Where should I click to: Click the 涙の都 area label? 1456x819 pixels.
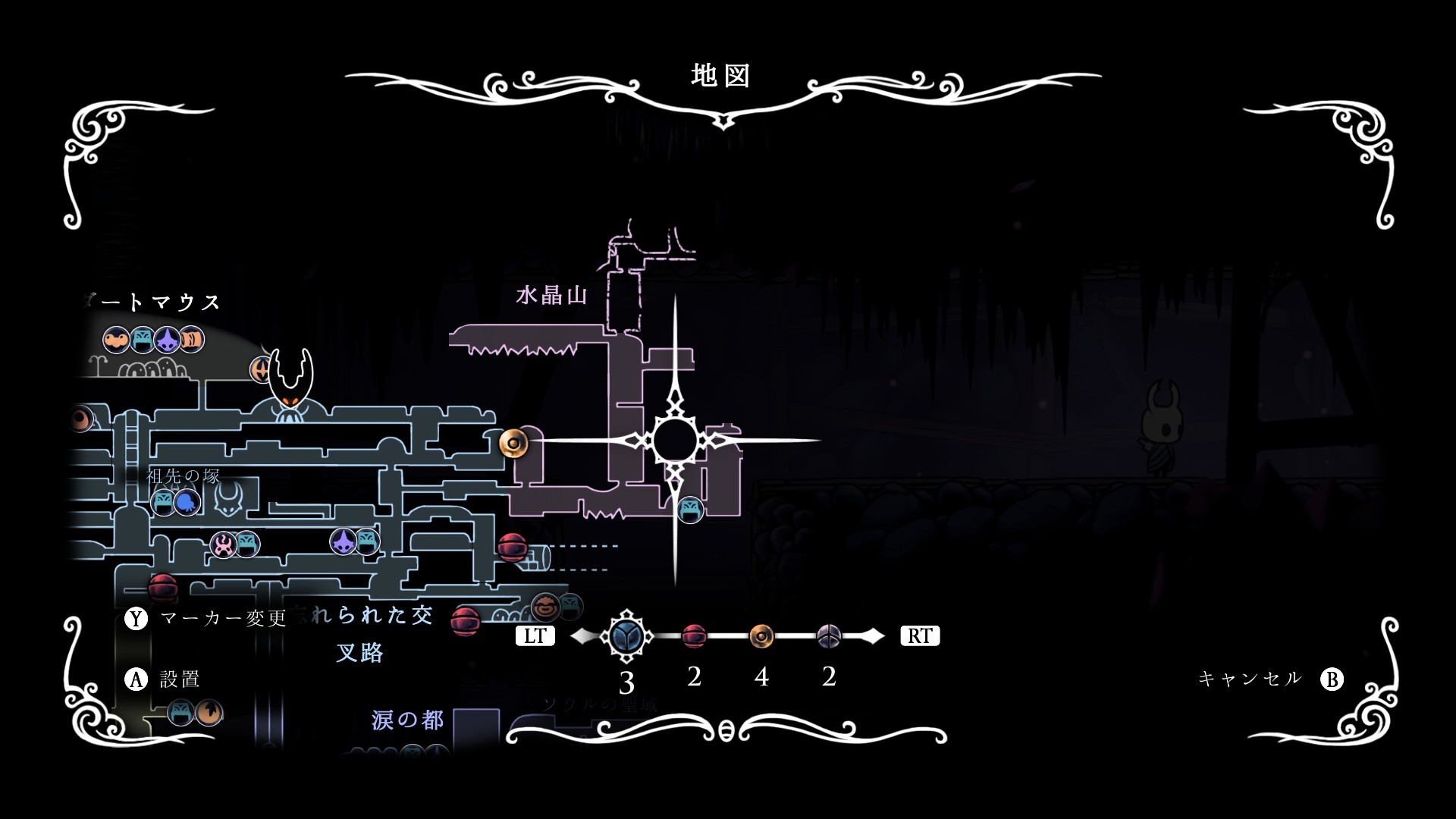(407, 720)
